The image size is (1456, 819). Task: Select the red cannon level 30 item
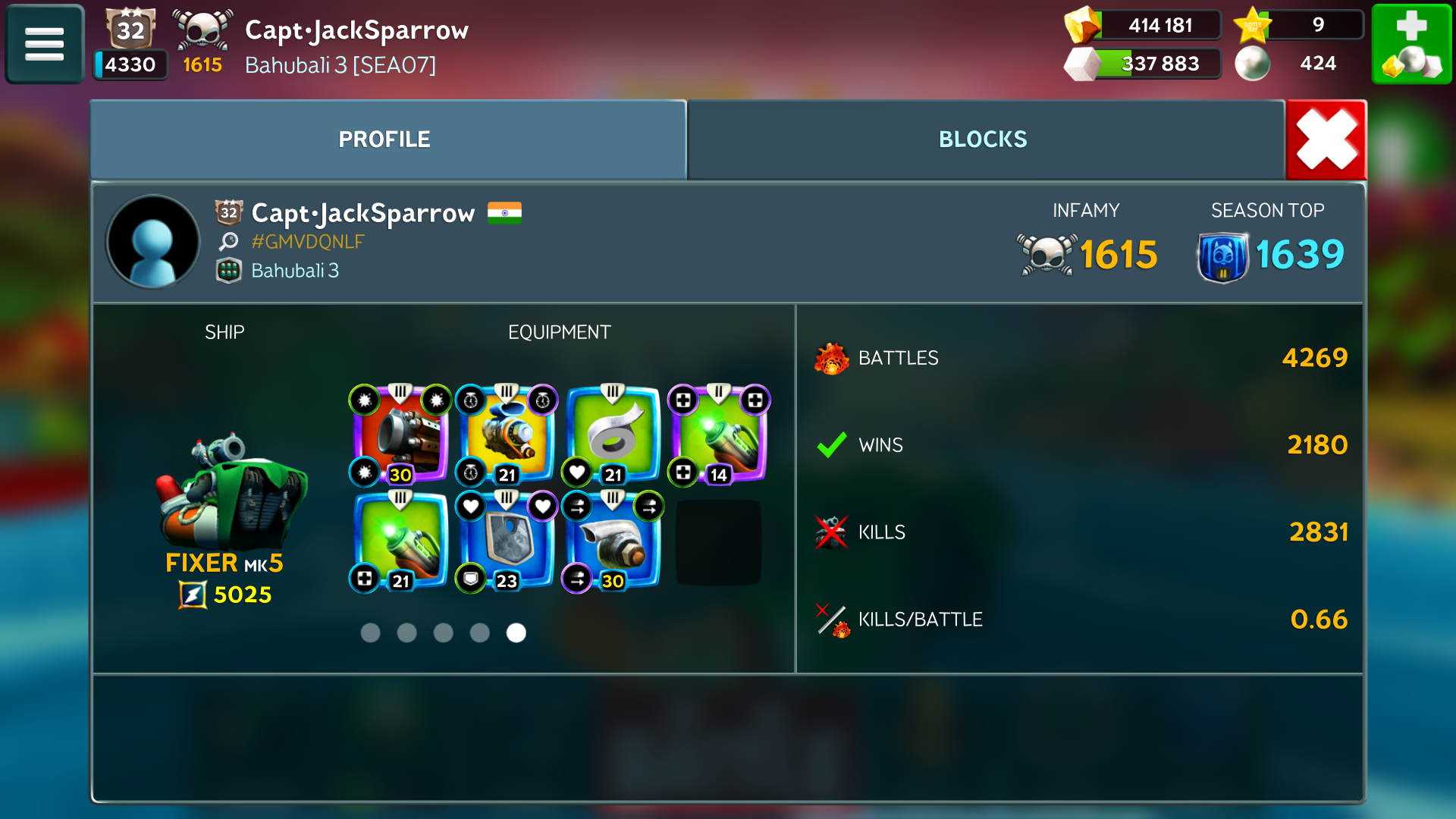(400, 435)
